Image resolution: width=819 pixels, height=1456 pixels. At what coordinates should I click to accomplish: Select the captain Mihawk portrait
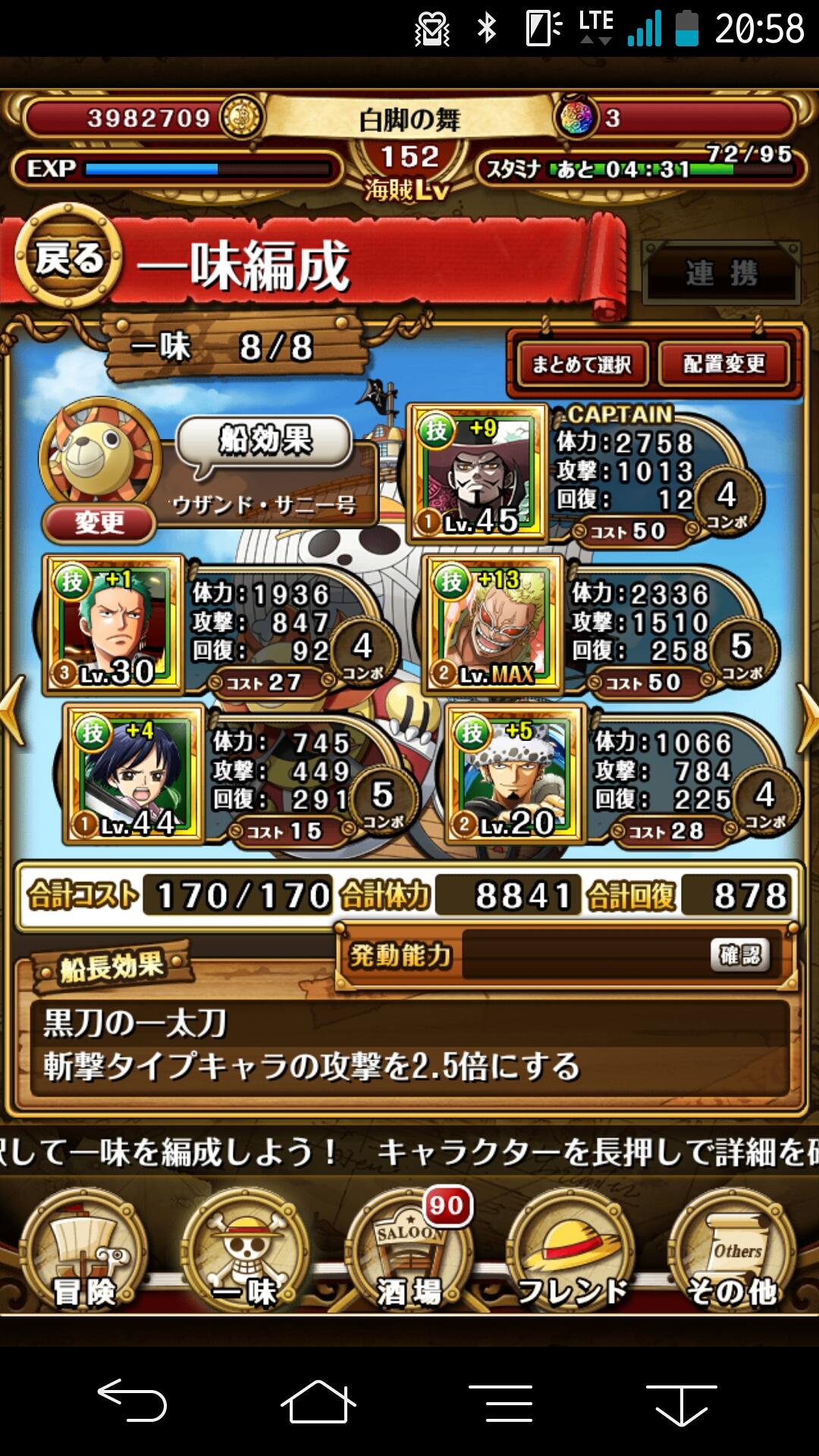click(x=478, y=472)
